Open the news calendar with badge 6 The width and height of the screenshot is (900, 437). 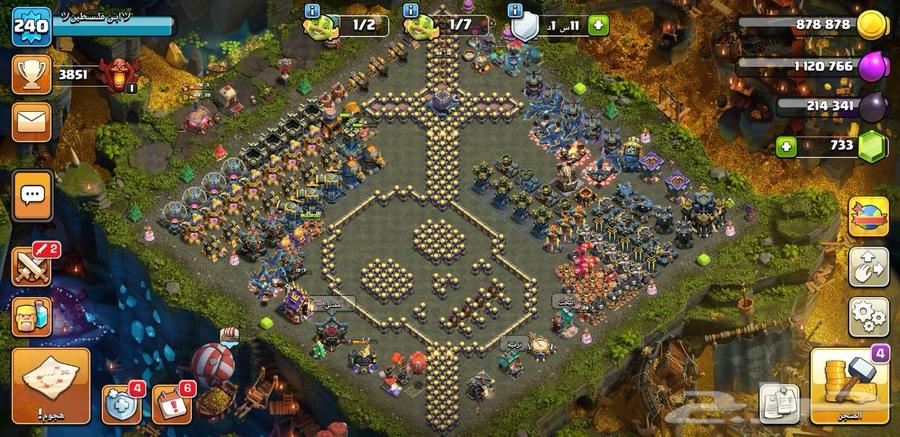tap(171, 402)
